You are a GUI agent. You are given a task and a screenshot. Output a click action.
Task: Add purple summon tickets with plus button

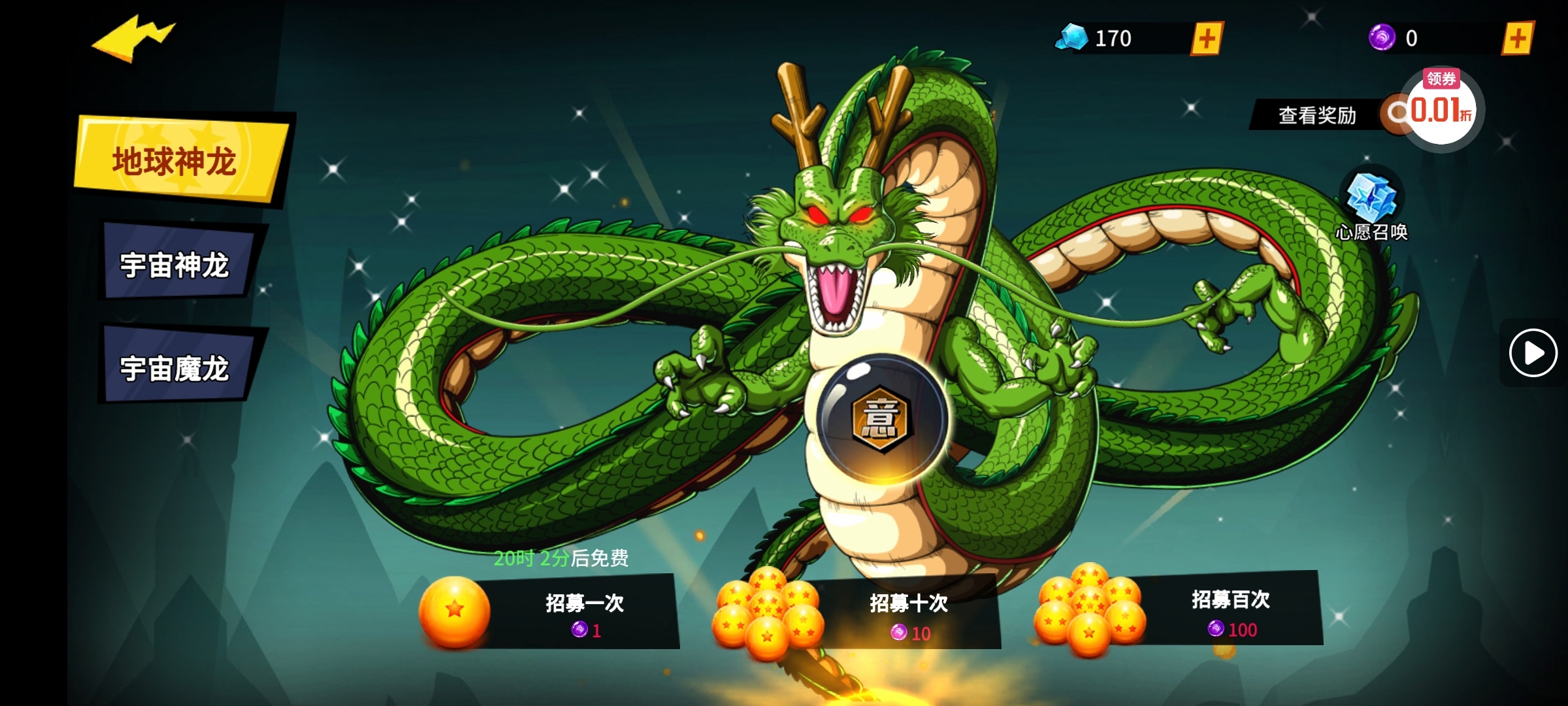click(x=1517, y=39)
